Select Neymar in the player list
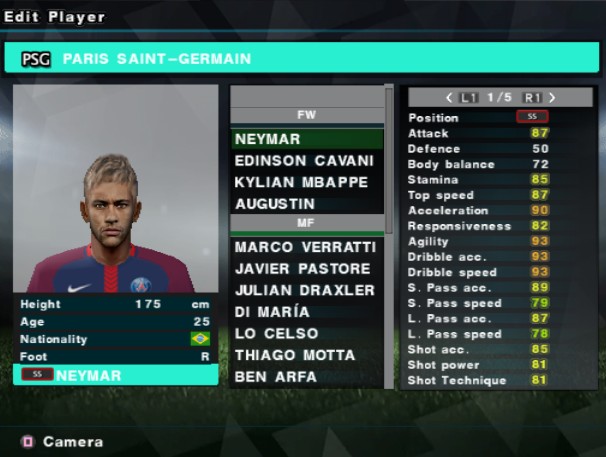Image resolution: width=606 pixels, height=457 pixels. [305, 139]
